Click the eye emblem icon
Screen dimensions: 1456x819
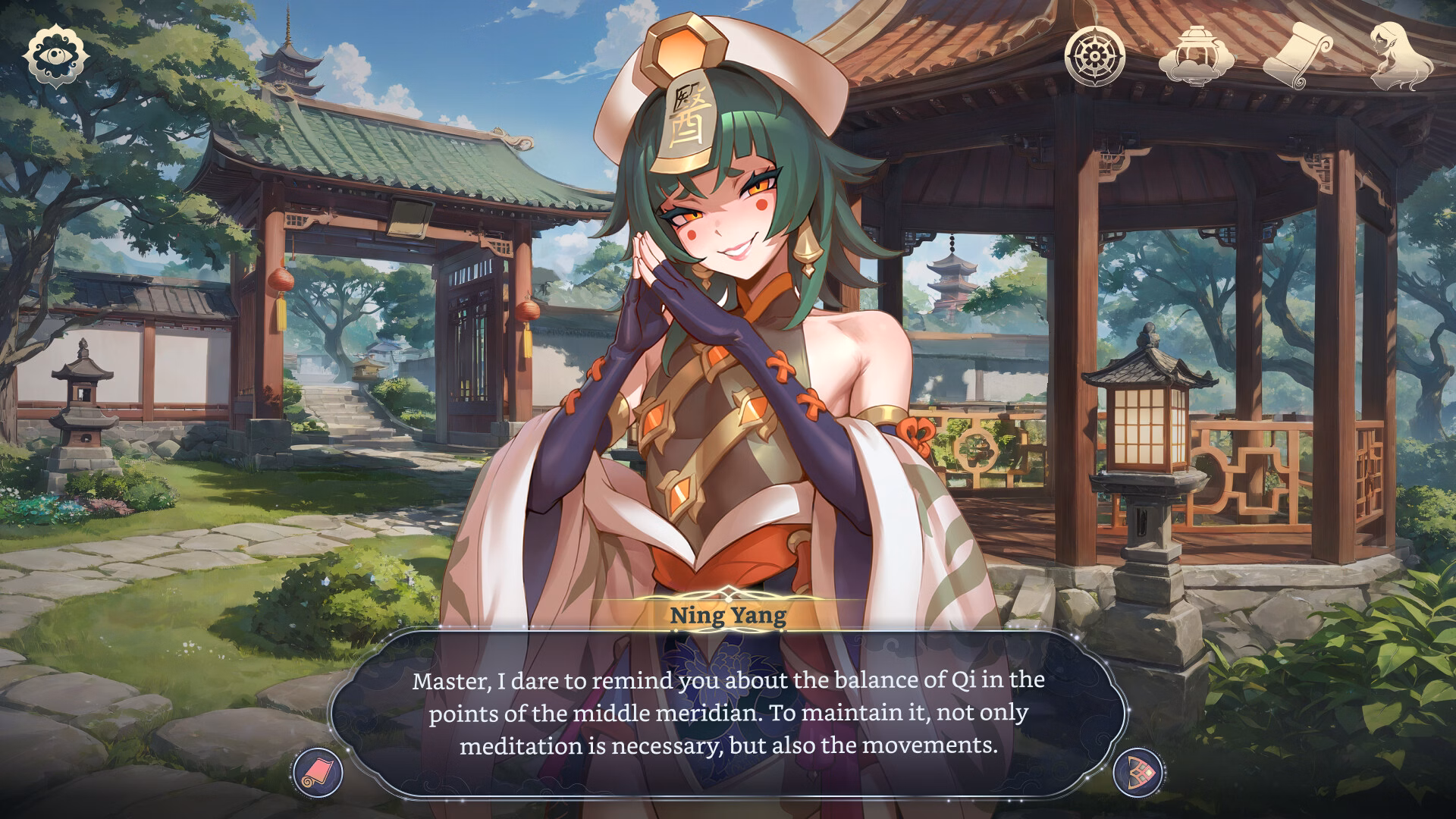tap(53, 57)
